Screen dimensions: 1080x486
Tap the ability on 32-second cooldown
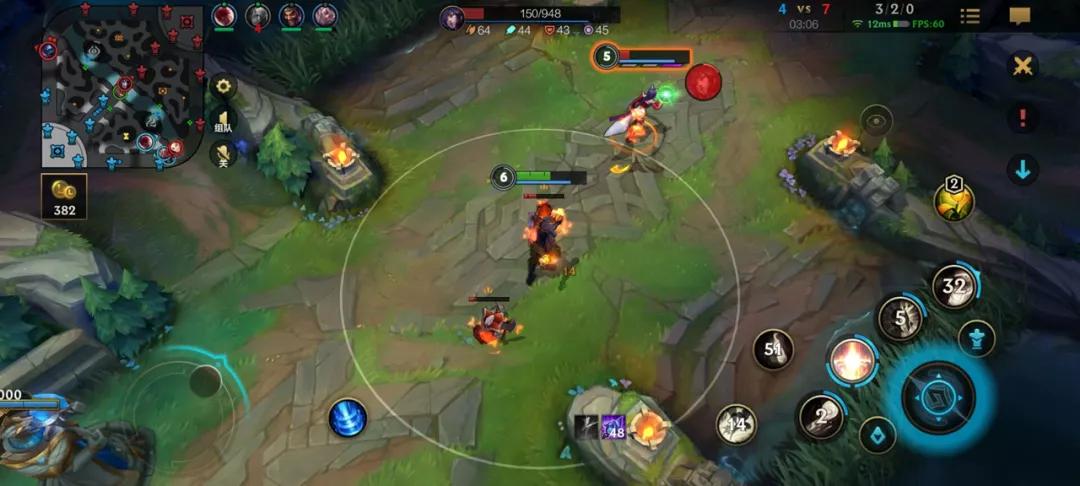[954, 287]
